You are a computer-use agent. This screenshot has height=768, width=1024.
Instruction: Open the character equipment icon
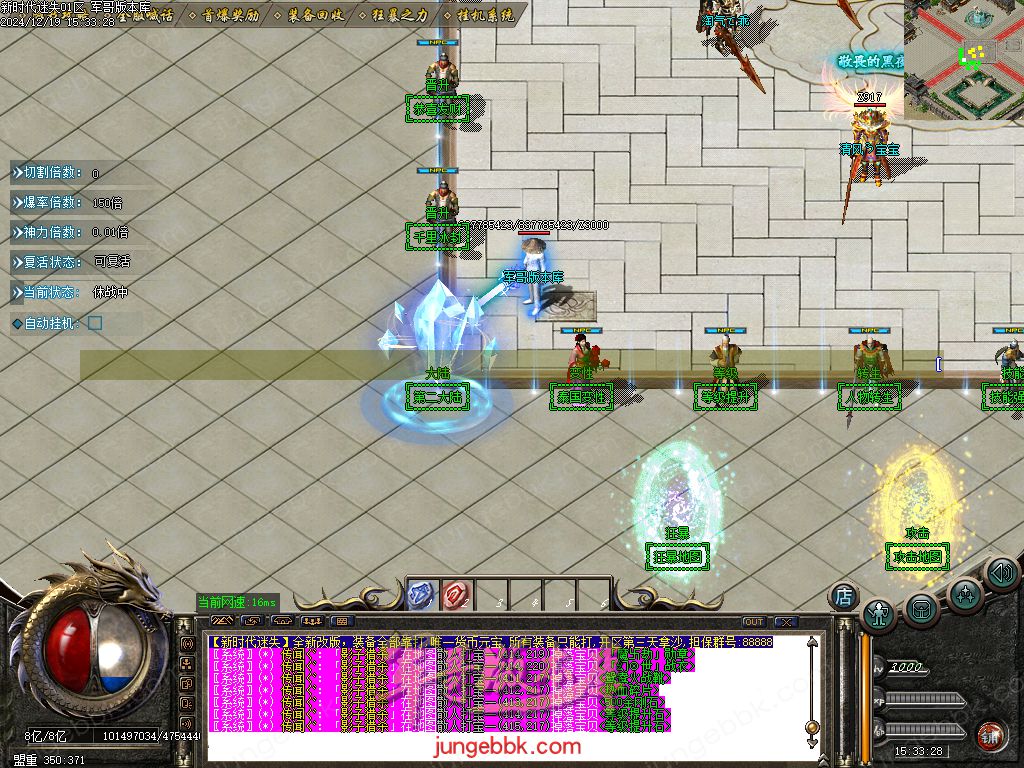[x=879, y=613]
